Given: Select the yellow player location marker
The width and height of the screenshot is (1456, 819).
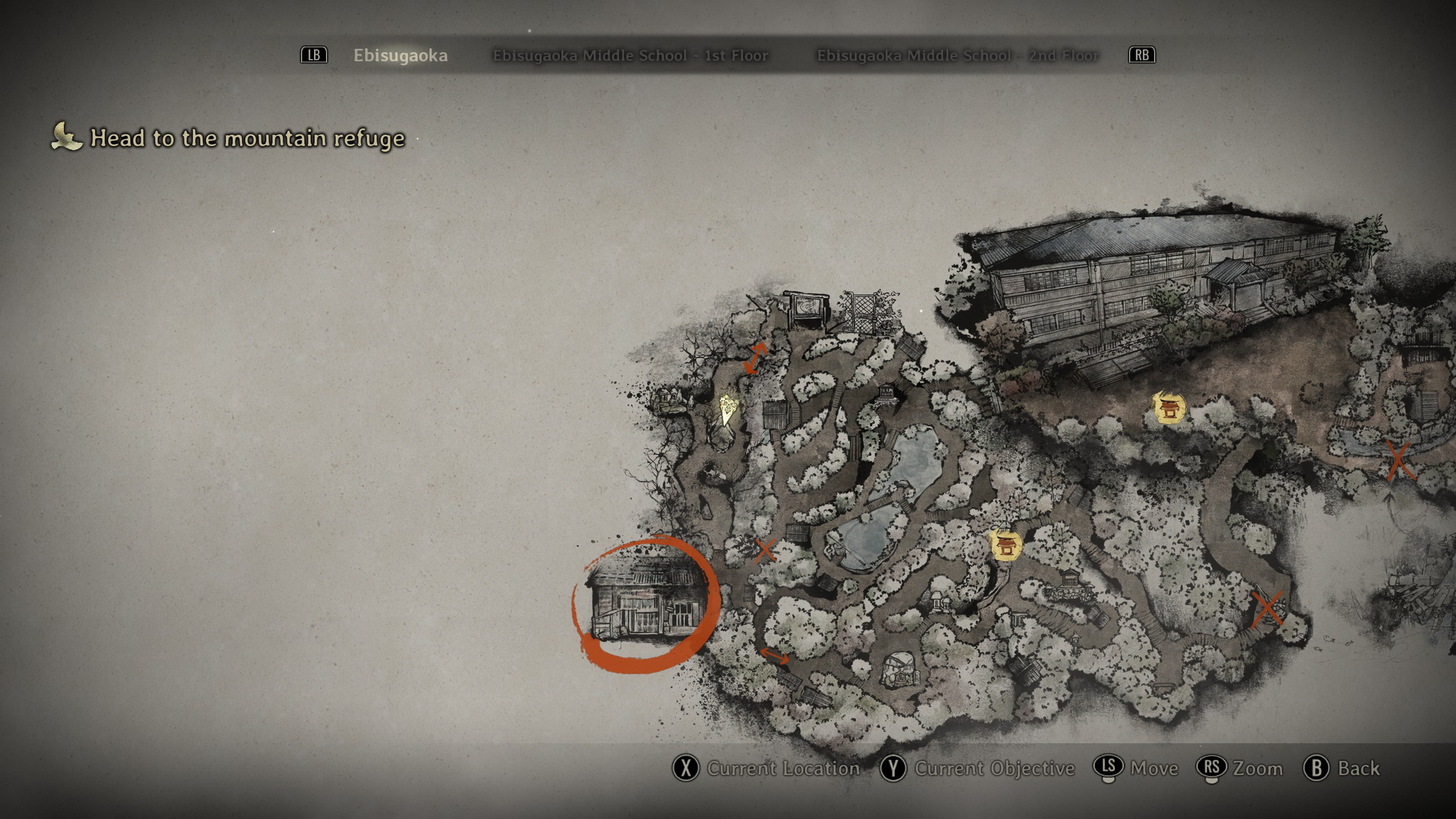Looking at the screenshot, I should [x=729, y=407].
